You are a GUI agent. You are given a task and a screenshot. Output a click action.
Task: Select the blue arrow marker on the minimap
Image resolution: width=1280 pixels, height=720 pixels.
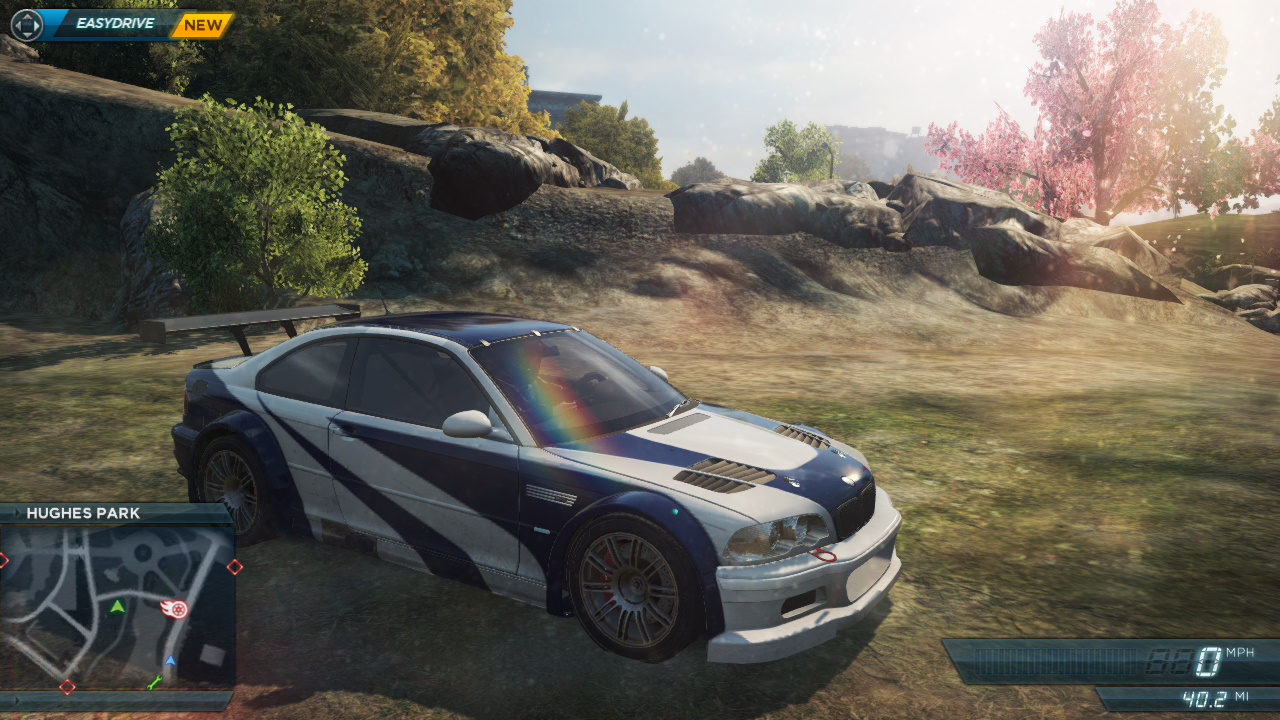[170, 661]
